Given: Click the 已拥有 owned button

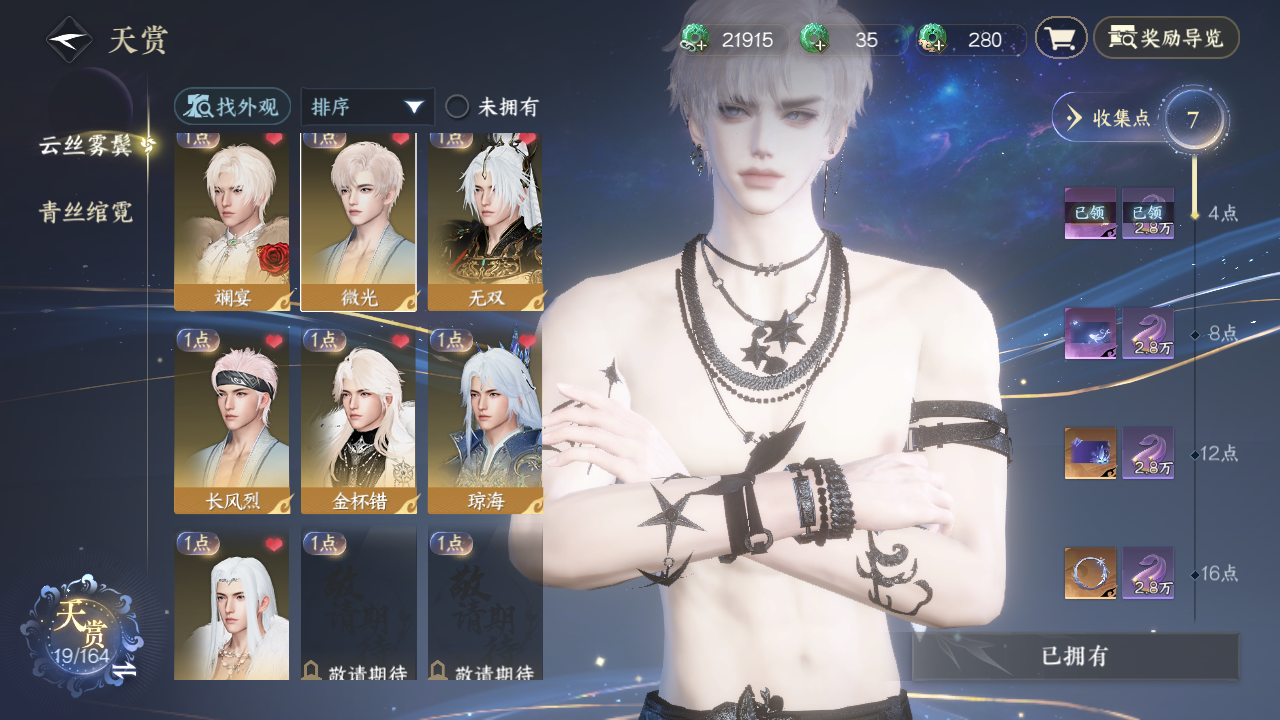Looking at the screenshot, I should click(1075, 657).
